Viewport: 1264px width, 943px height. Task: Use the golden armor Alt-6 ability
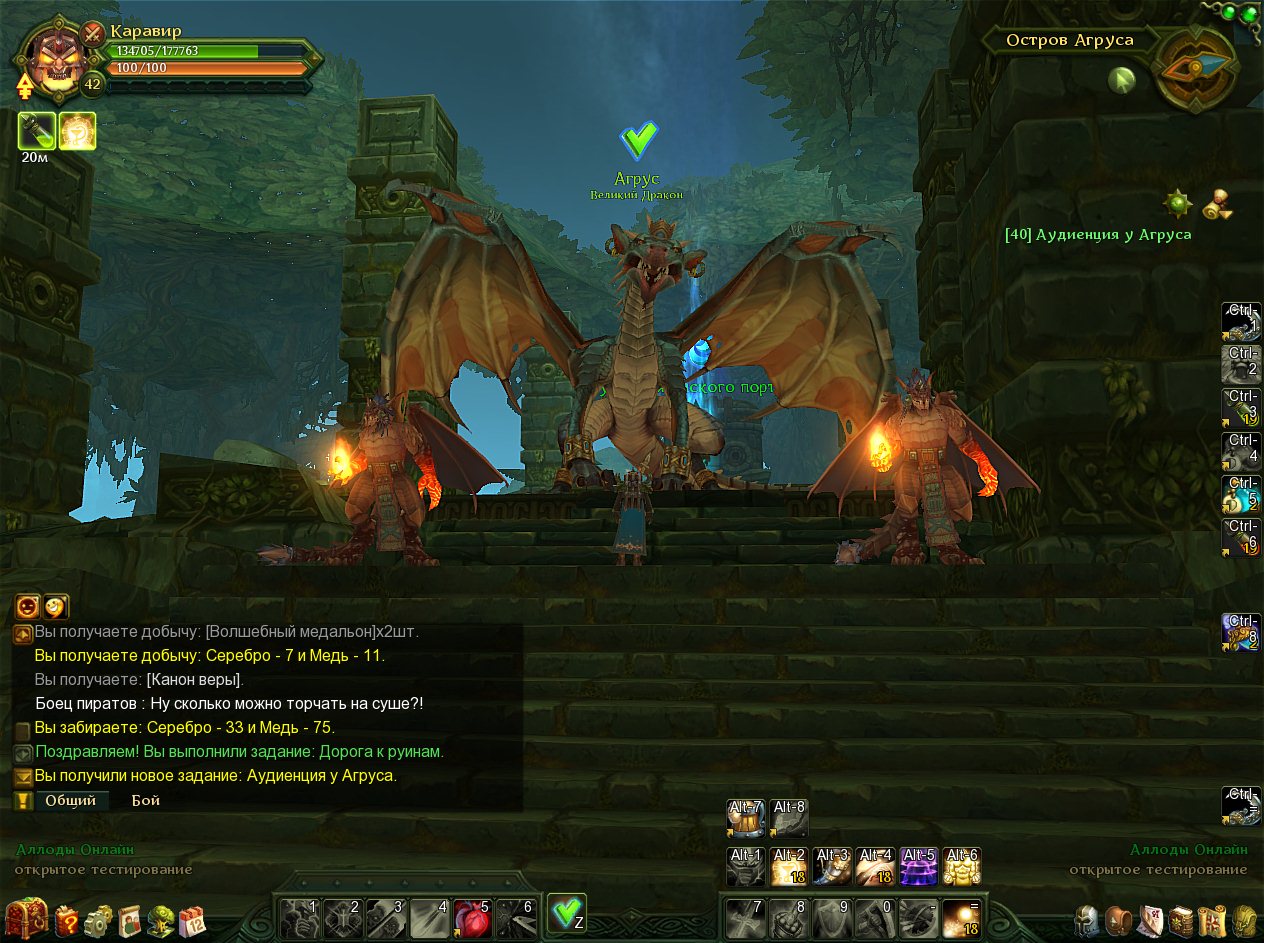click(x=961, y=867)
